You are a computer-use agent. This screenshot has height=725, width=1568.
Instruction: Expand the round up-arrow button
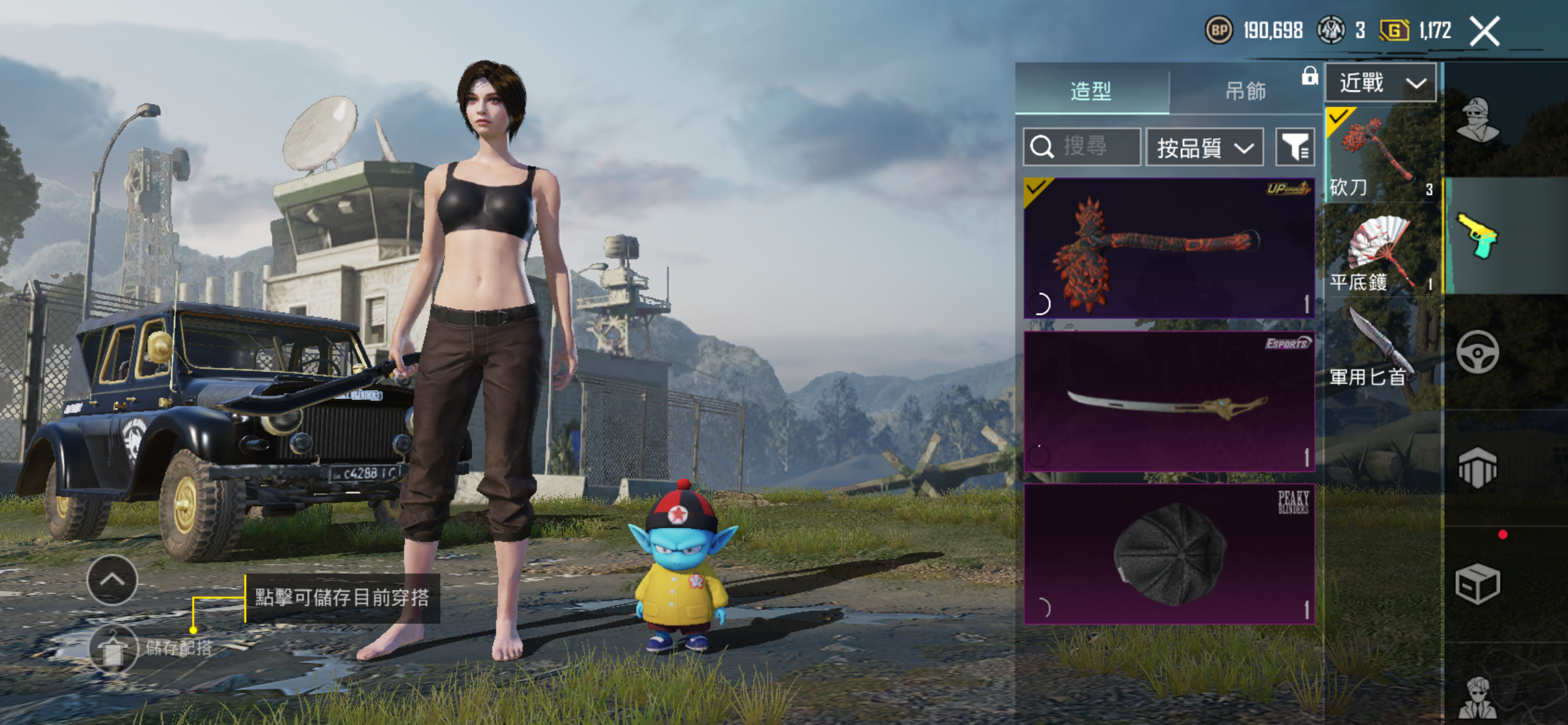112,580
